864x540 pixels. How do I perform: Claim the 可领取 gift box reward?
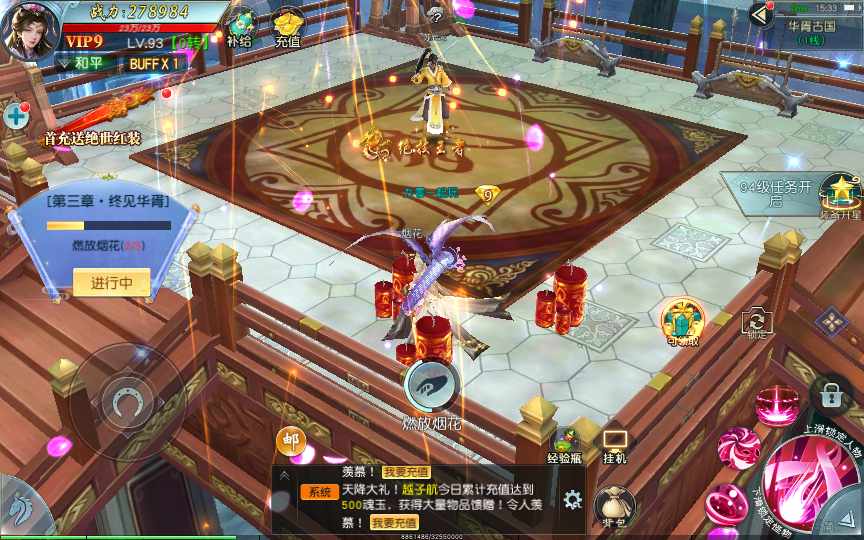click(684, 320)
